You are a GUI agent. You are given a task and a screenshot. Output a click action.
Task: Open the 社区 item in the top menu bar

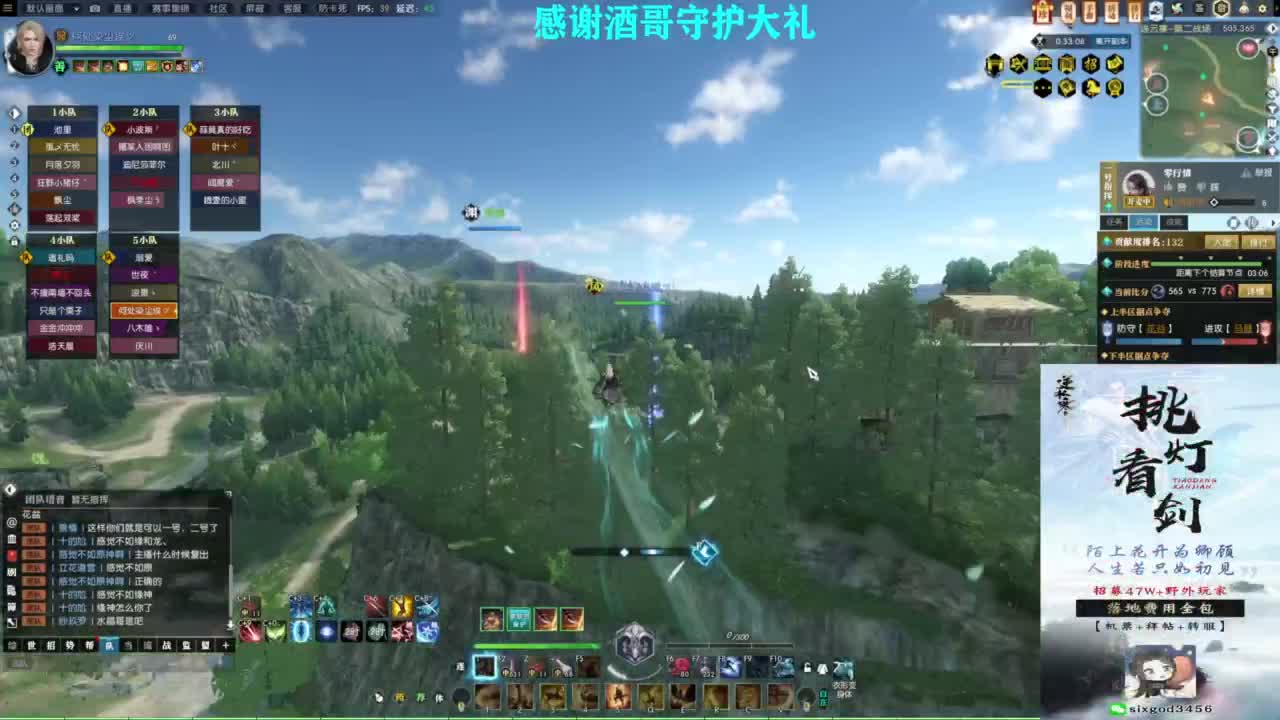click(217, 9)
